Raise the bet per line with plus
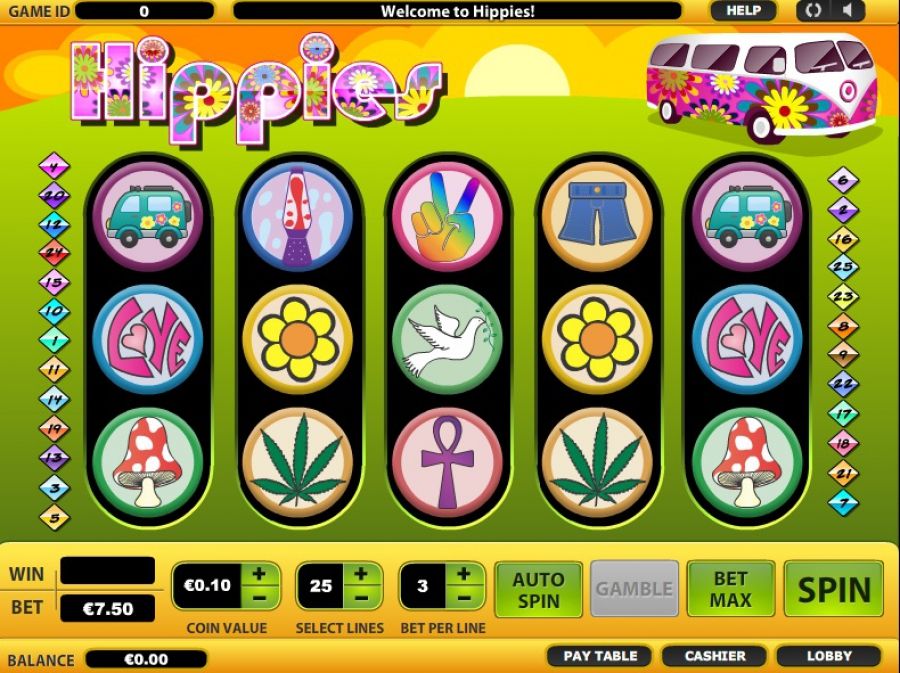Screen dimensions: 900x673 pos(465,574)
